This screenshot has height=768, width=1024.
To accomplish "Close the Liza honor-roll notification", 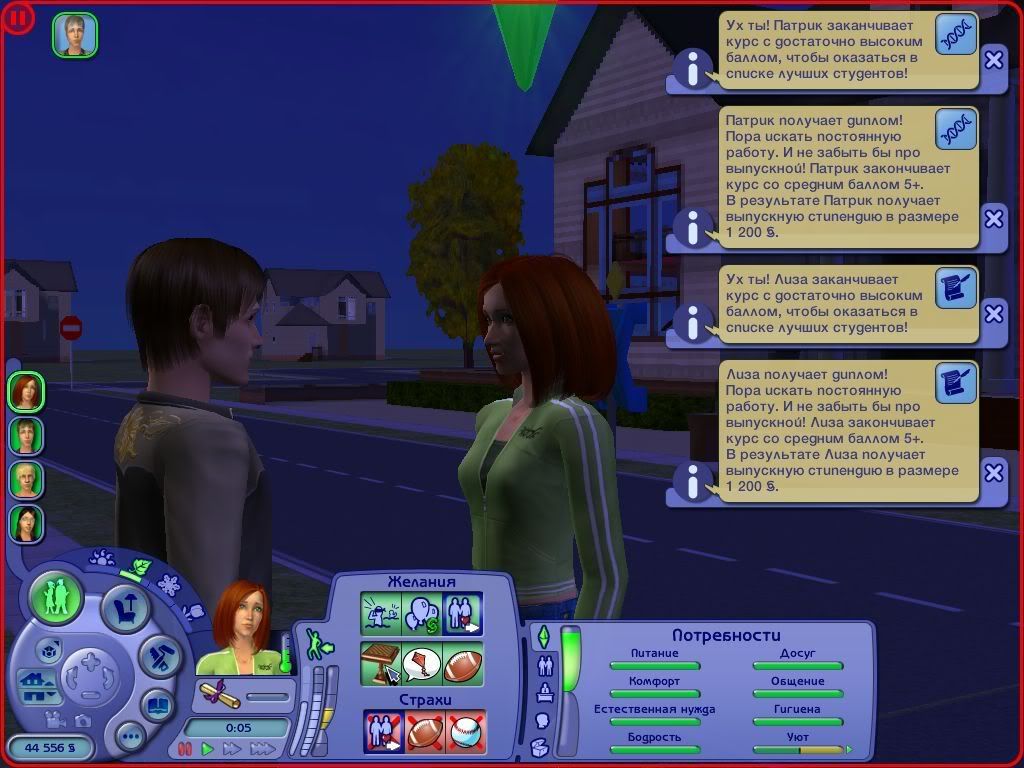I will (993, 314).
